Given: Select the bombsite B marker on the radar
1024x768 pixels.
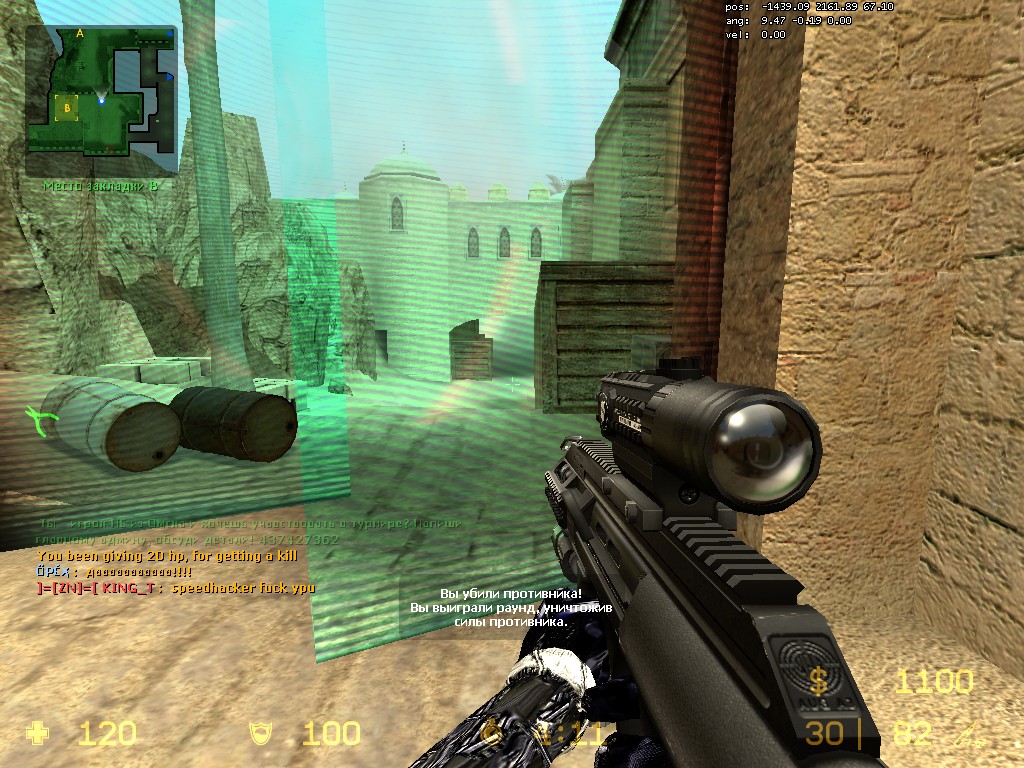Looking at the screenshot, I should pyautogui.click(x=67, y=106).
